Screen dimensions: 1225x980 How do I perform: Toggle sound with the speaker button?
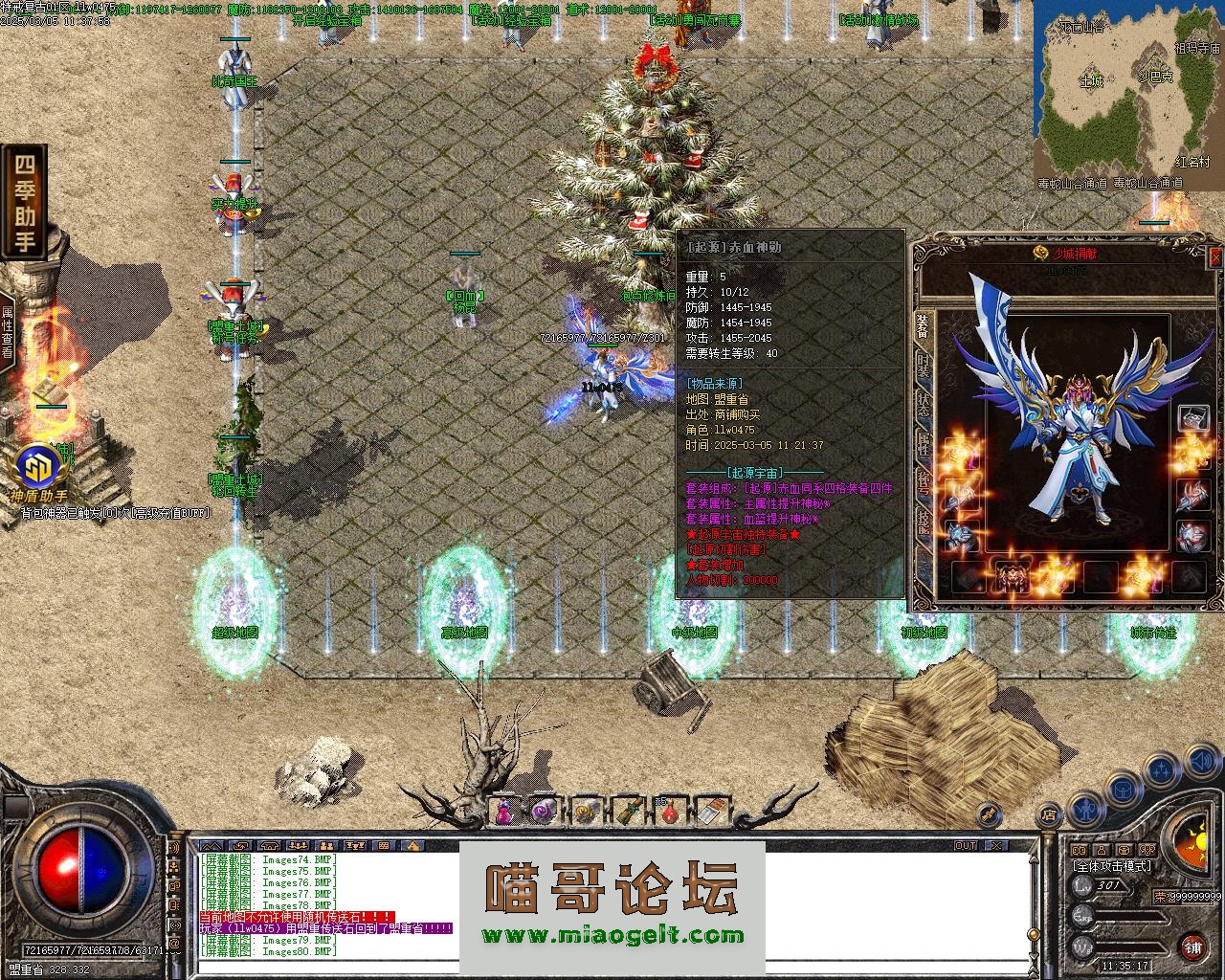[x=1202, y=761]
